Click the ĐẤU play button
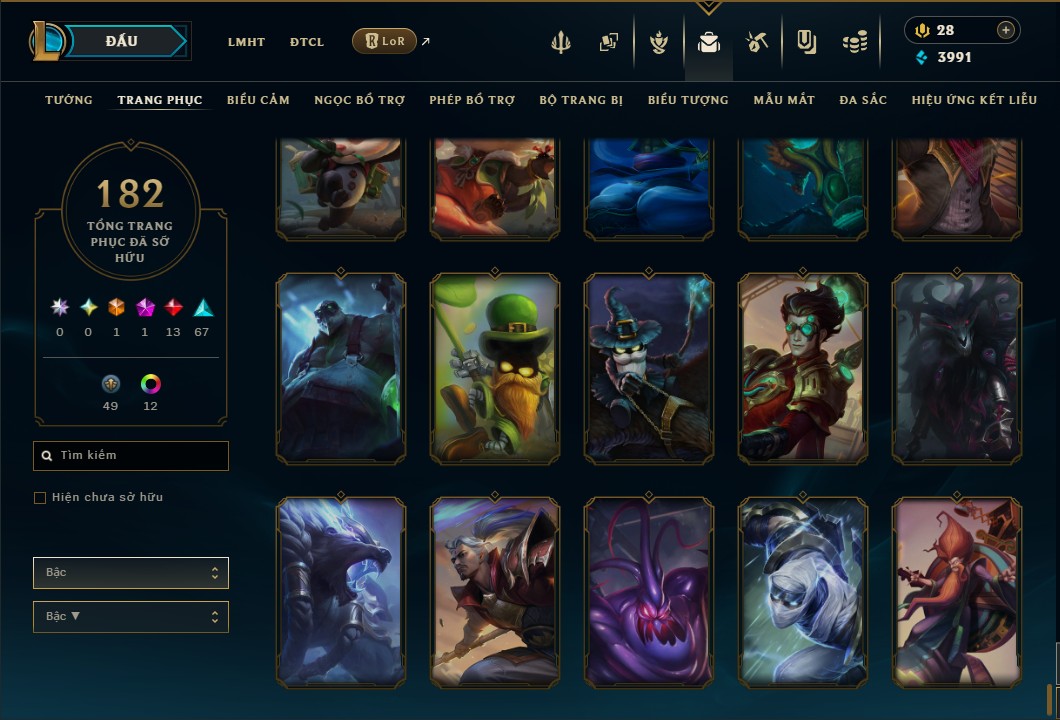 pyautogui.click(x=122, y=41)
